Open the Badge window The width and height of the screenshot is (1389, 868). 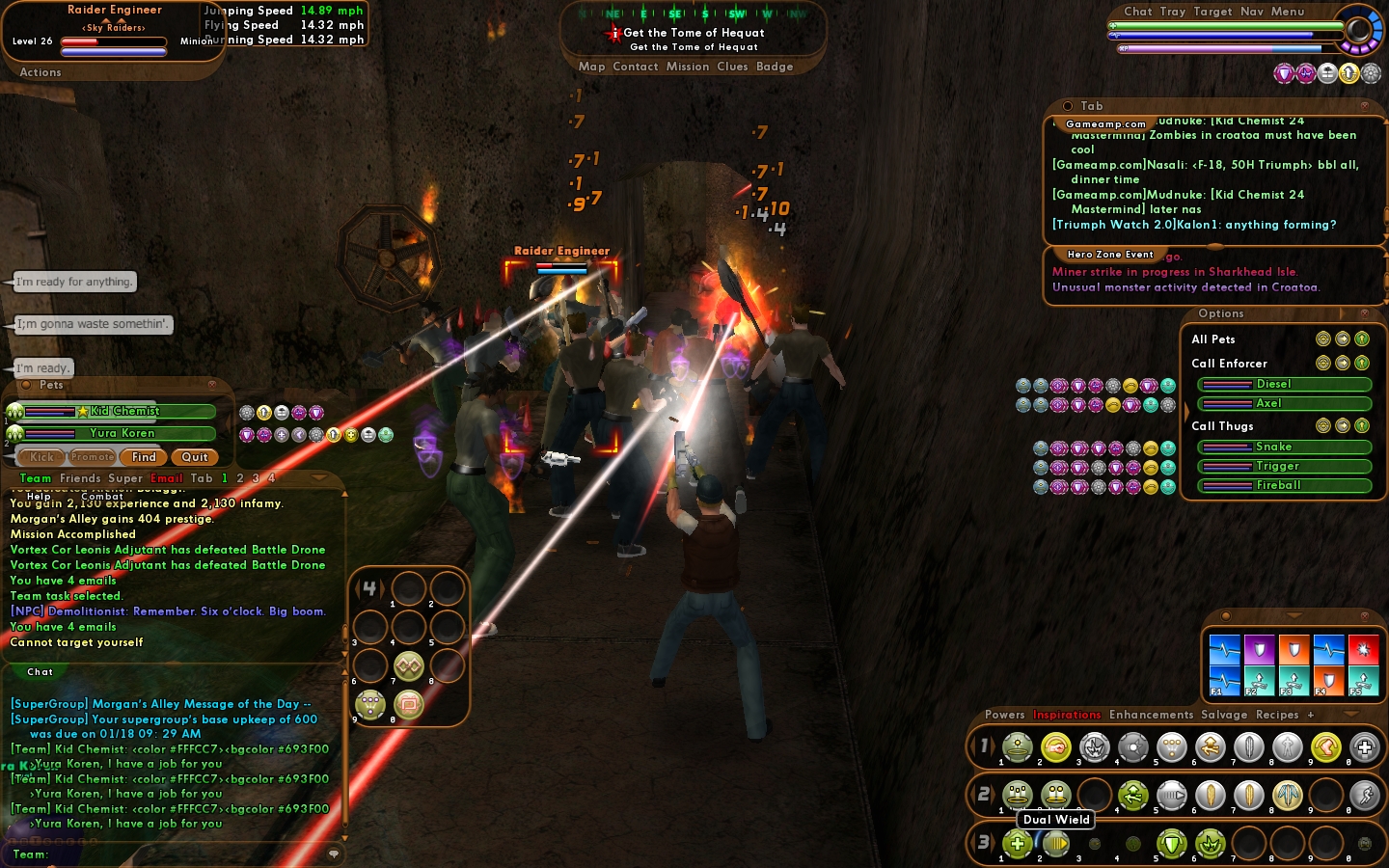[775, 67]
